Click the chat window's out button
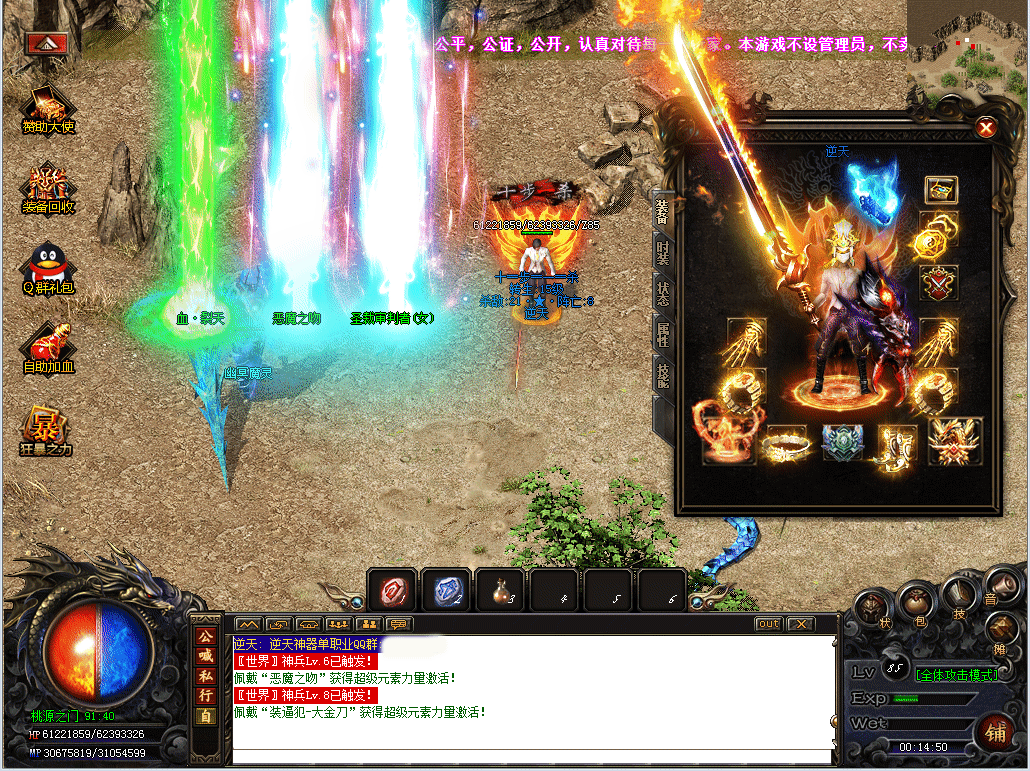This screenshot has width=1030, height=771. 768,624
